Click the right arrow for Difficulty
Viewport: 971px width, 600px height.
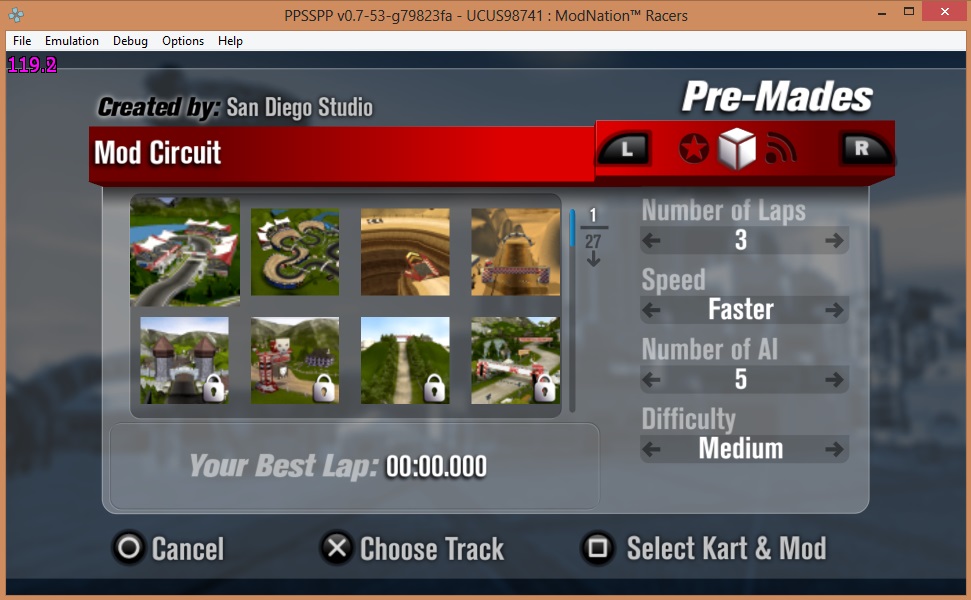pyautogui.click(x=833, y=450)
